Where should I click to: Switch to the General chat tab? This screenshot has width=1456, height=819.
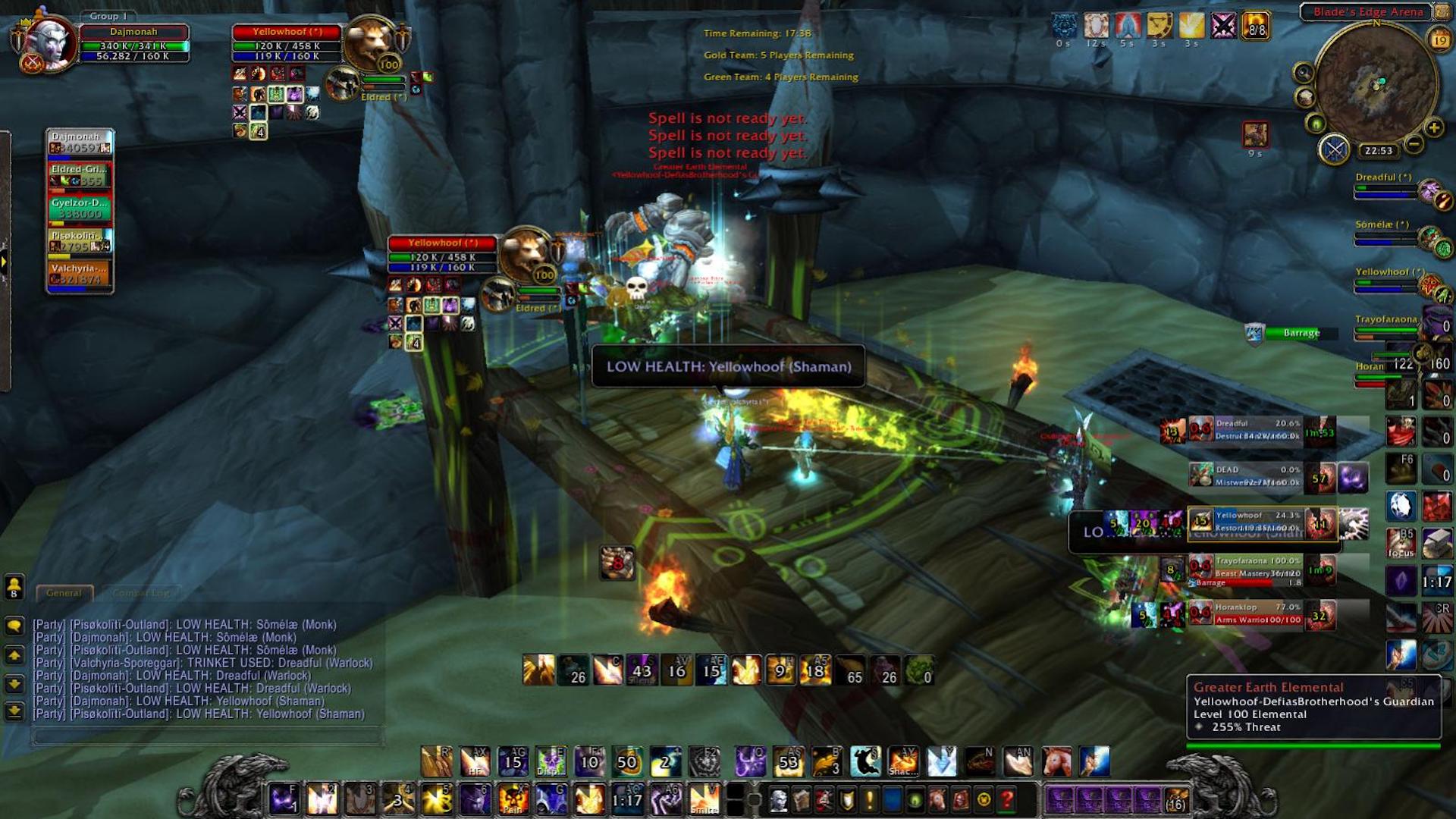coord(64,593)
